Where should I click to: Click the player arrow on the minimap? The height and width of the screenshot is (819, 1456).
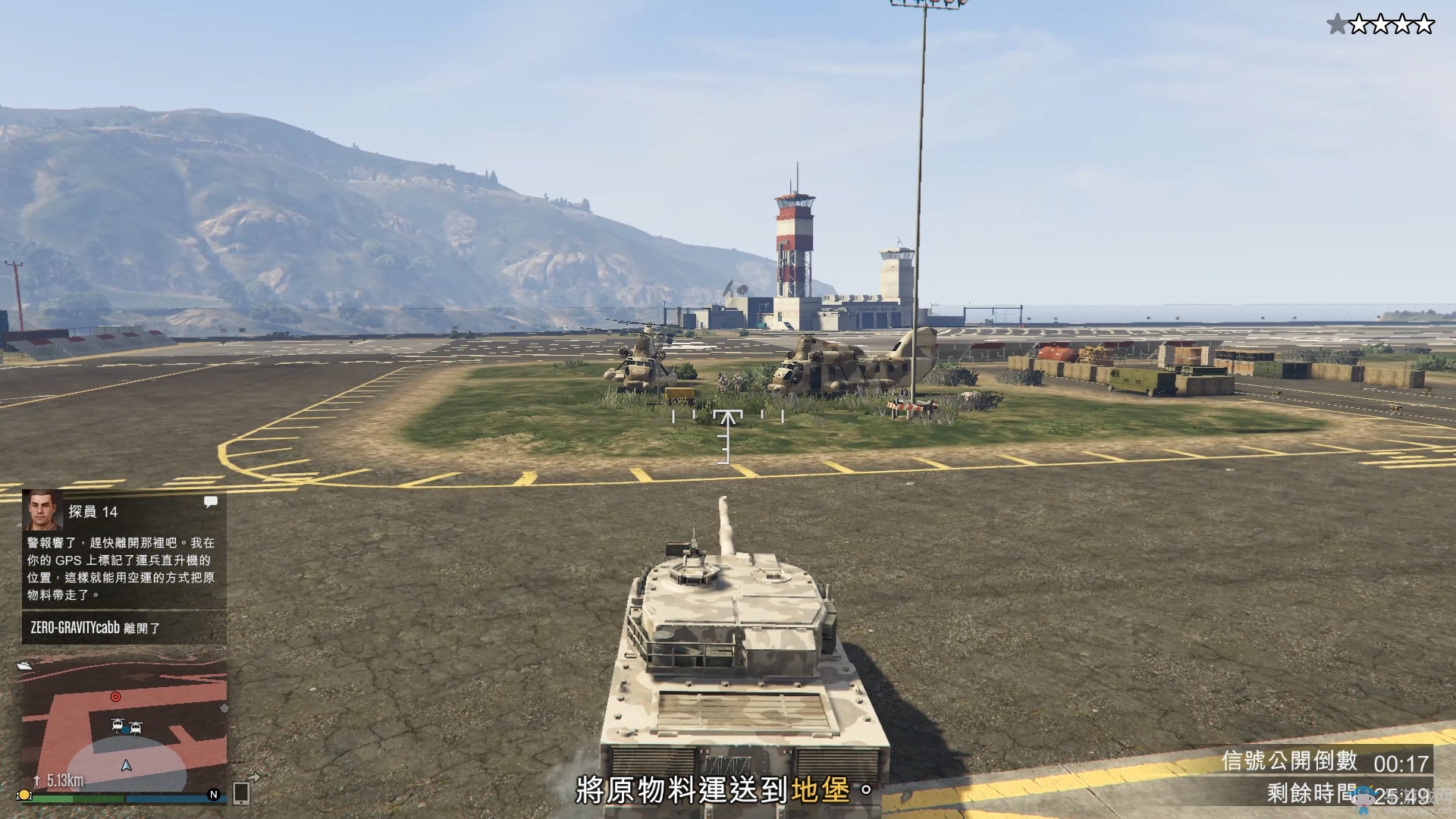point(127,766)
